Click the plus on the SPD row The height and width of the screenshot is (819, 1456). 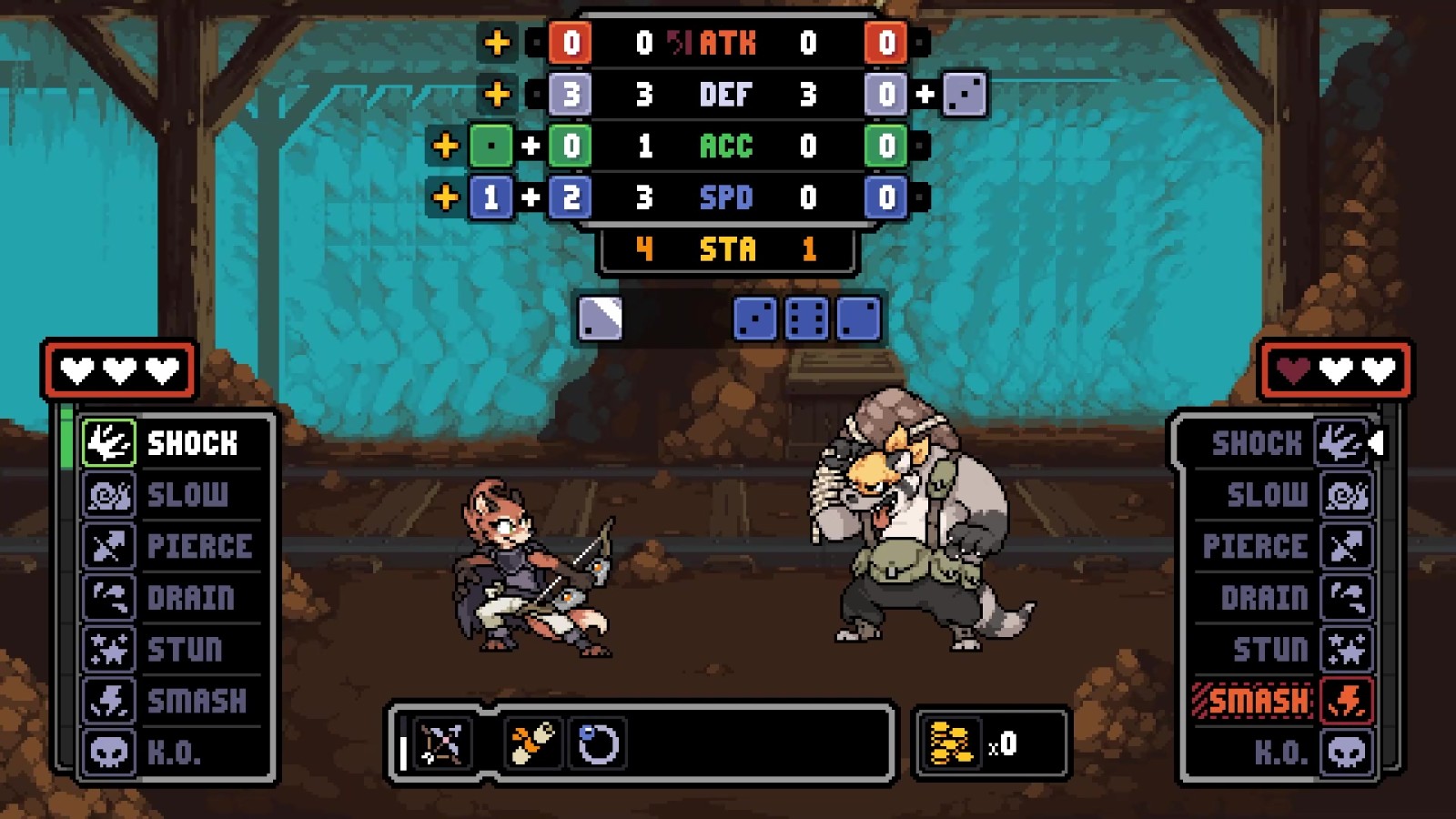(x=445, y=197)
